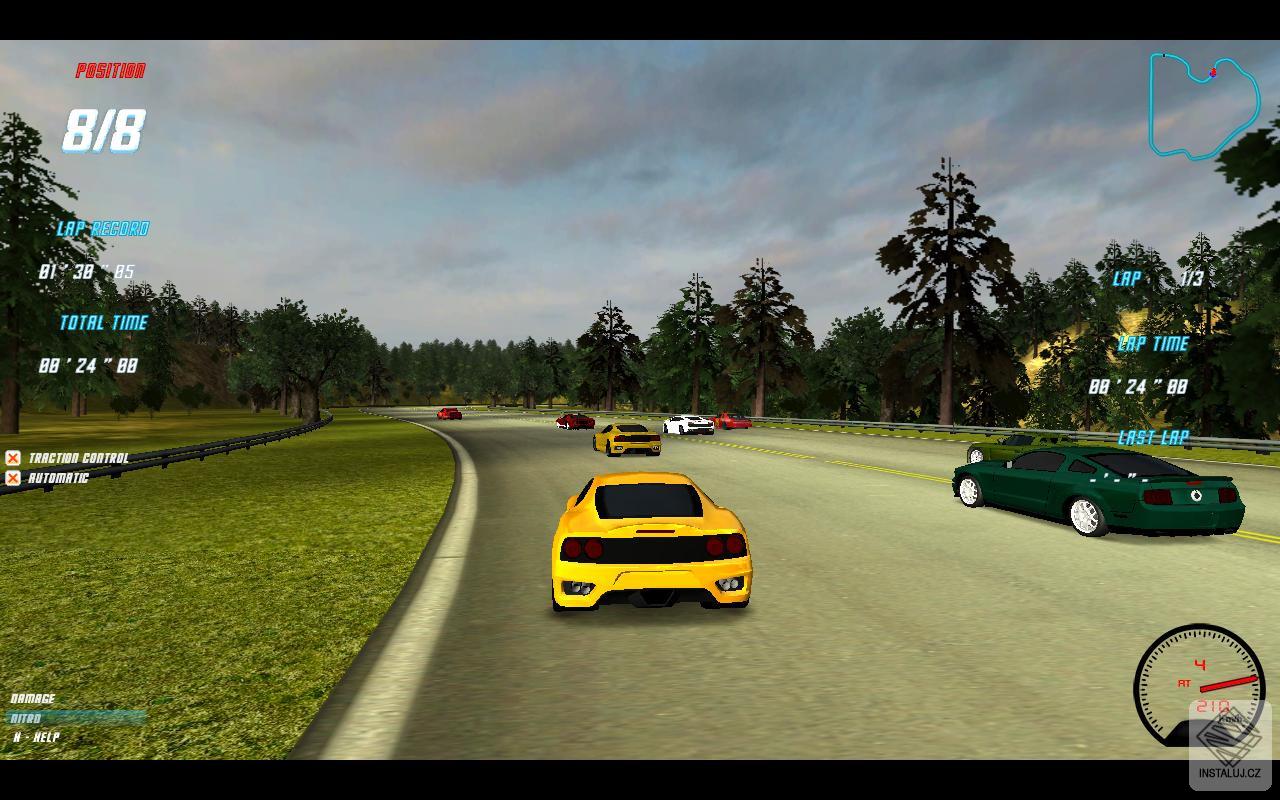Click the player marker on the minimap
The height and width of the screenshot is (800, 1280).
click(x=1212, y=70)
